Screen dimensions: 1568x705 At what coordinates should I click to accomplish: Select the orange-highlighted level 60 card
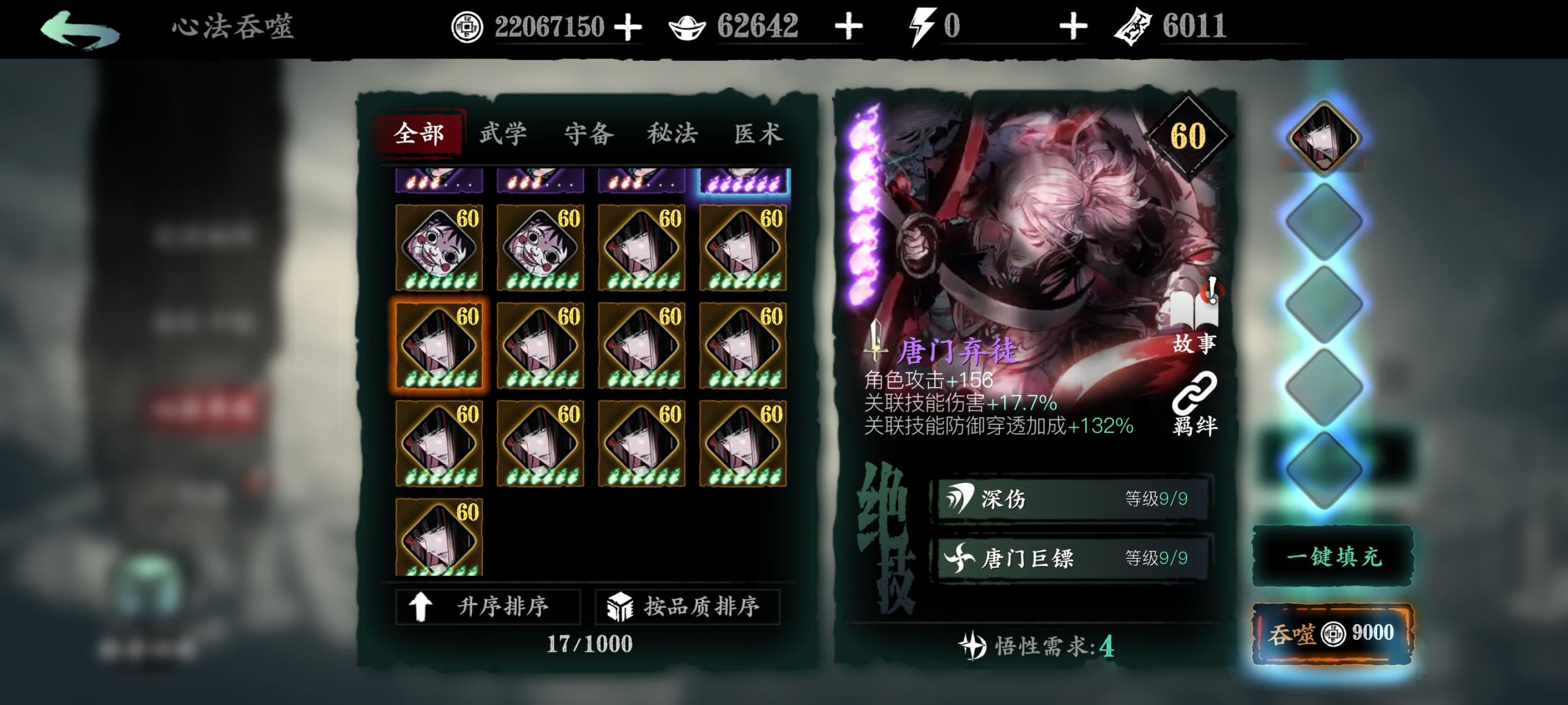[439, 346]
